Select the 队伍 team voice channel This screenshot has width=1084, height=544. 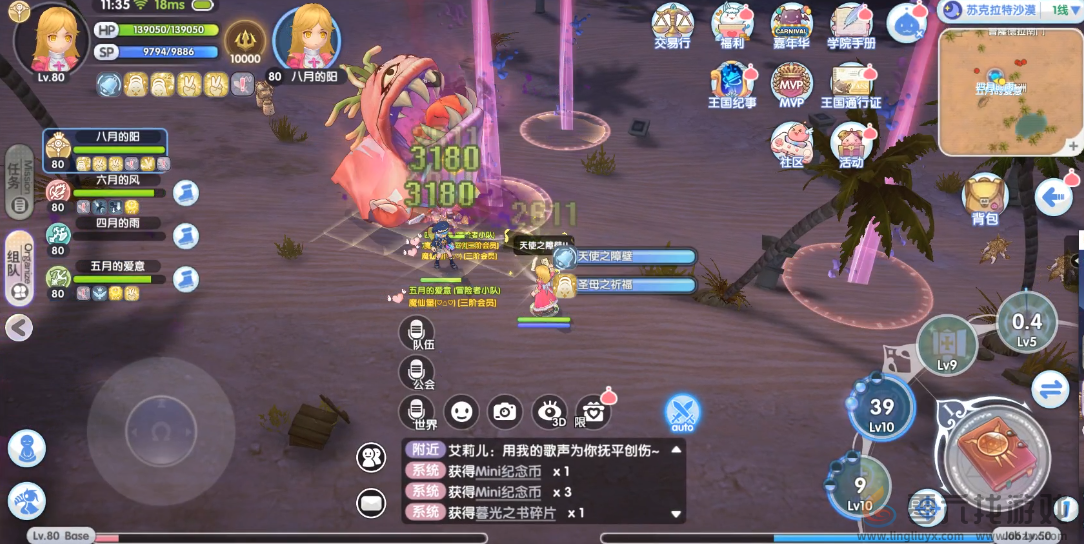[416, 334]
